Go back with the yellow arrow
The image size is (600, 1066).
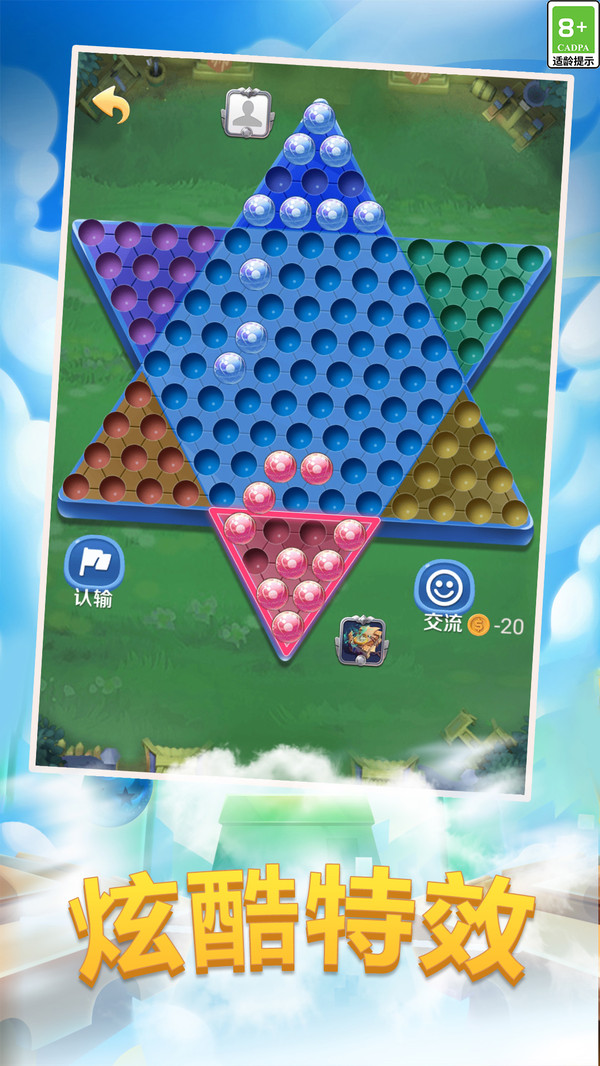[111, 105]
